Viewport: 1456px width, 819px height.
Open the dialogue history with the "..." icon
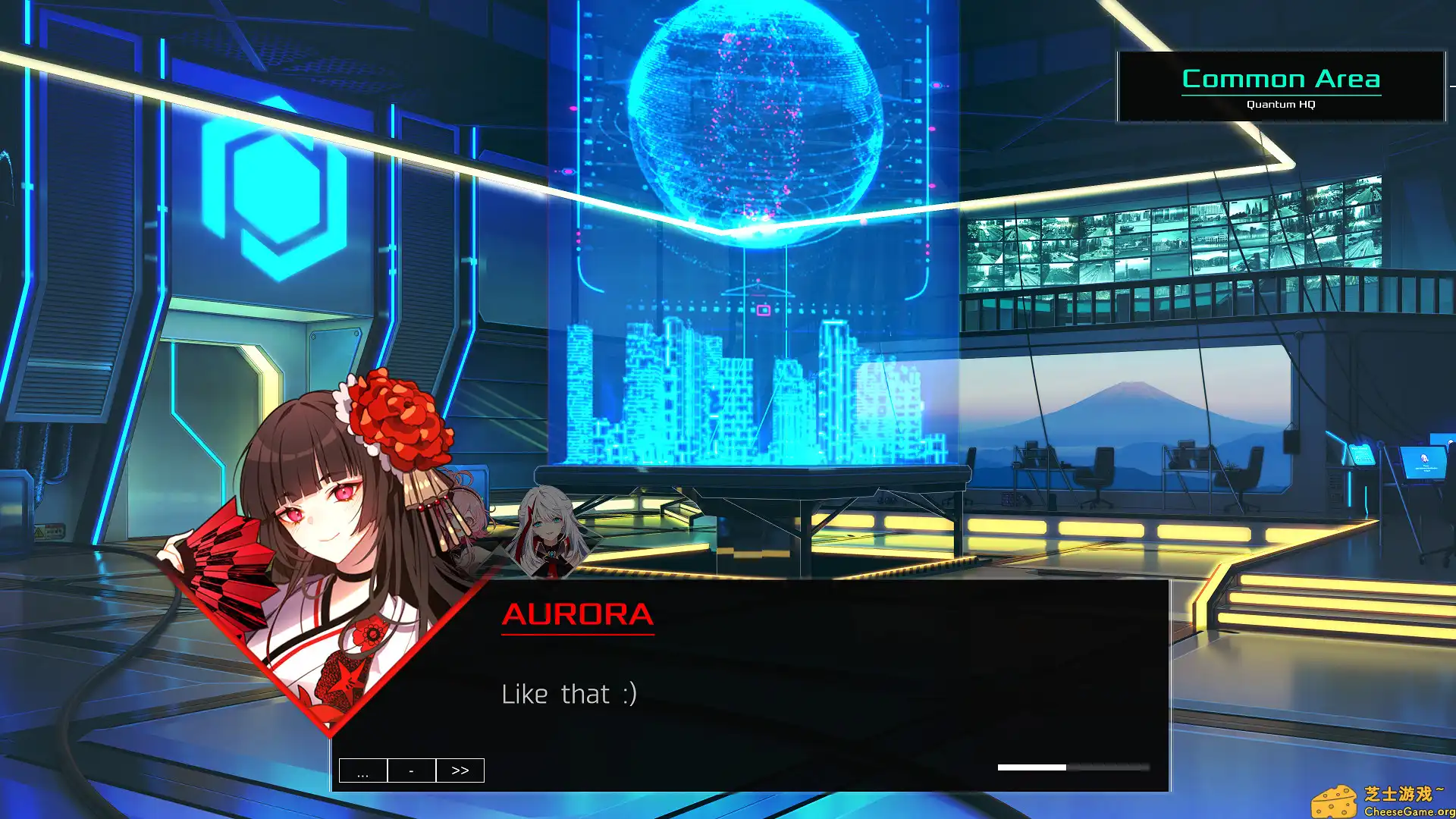coord(363,770)
